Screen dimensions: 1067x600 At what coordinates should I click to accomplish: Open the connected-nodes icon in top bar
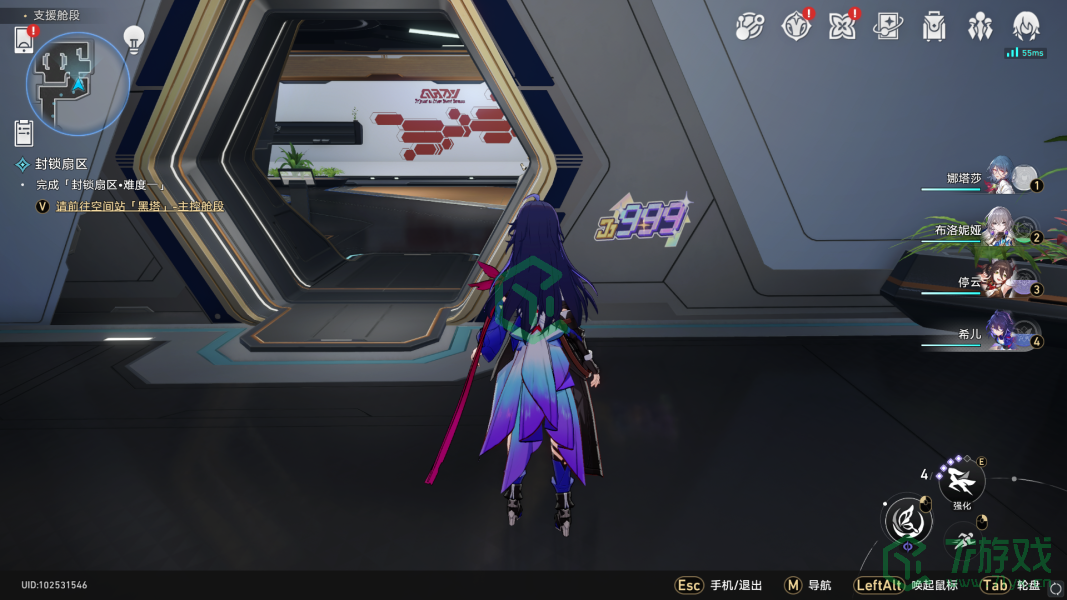(749, 27)
